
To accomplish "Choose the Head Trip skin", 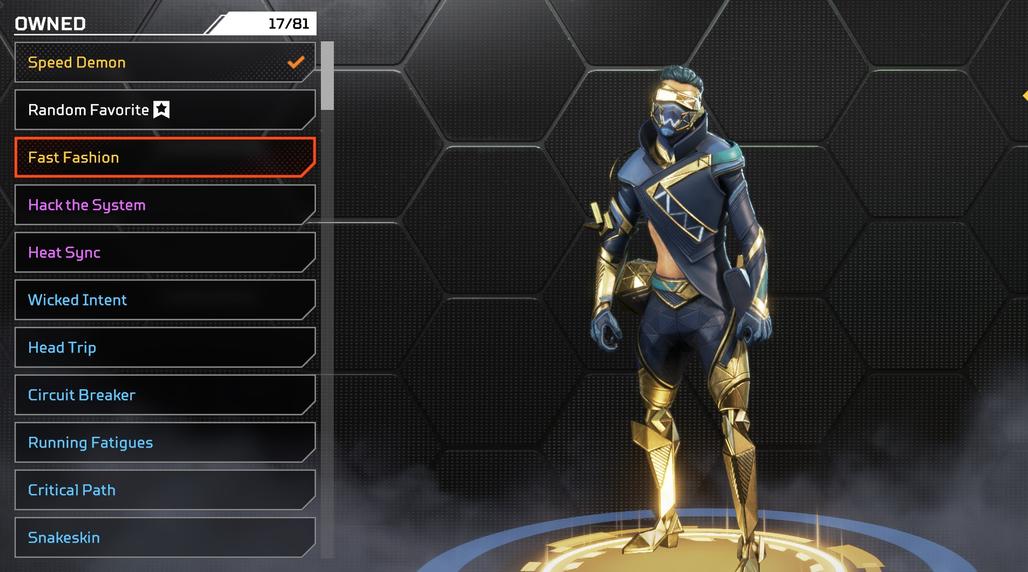I will [165, 347].
